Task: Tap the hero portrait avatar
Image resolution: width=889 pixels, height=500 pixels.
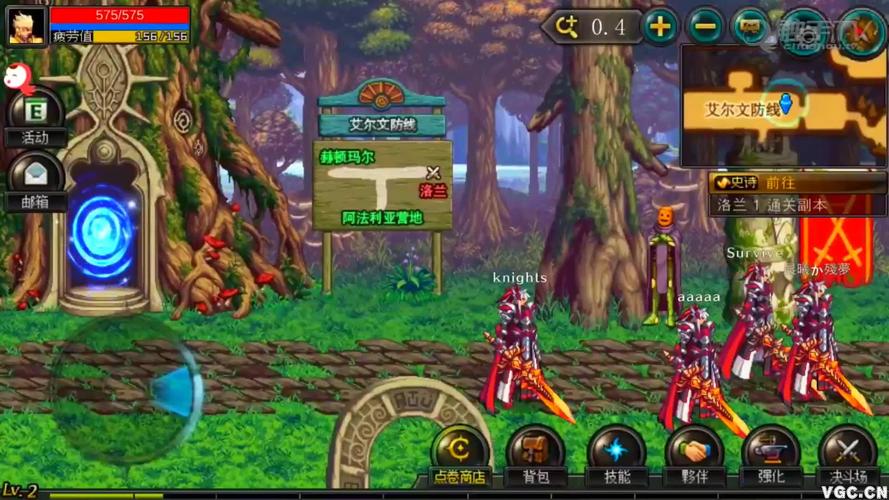Action: (26, 25)
